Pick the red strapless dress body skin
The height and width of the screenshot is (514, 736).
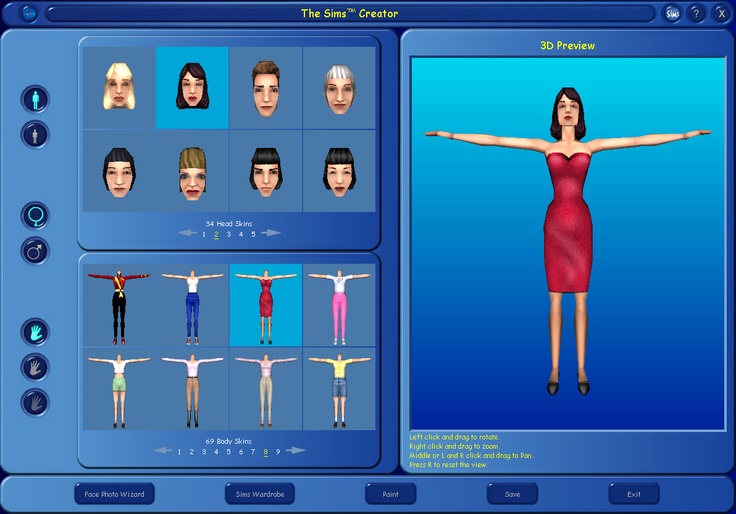[266, 305]
